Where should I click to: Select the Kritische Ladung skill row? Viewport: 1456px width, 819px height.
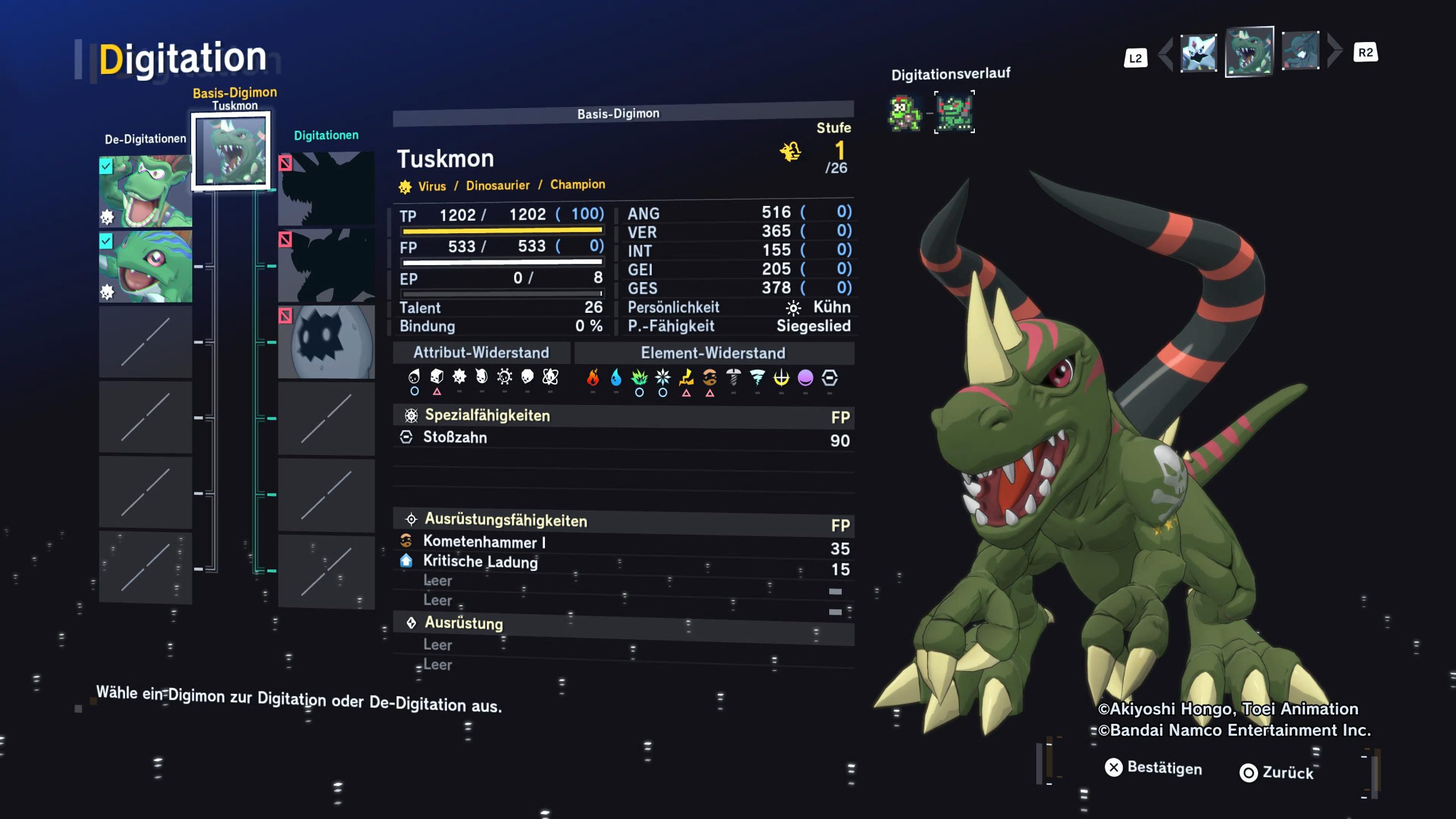[623, 563]
